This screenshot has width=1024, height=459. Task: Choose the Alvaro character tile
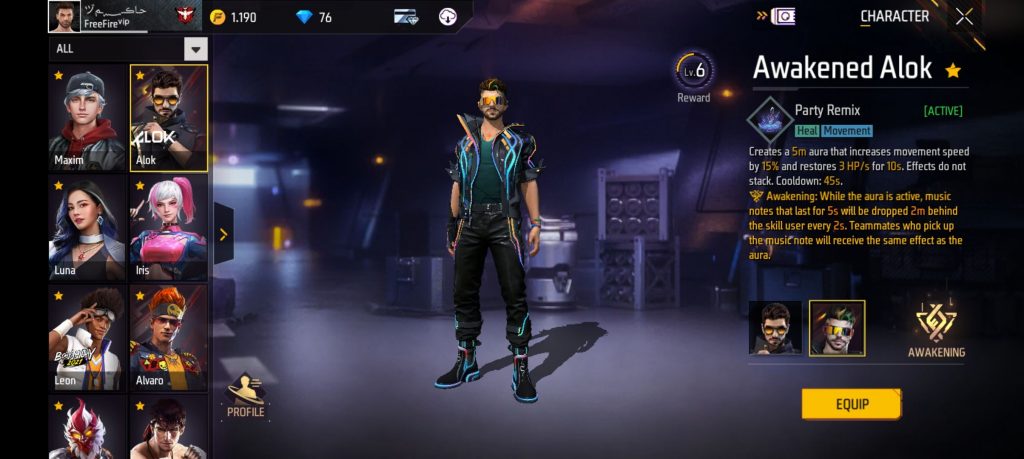click(168, 337)
